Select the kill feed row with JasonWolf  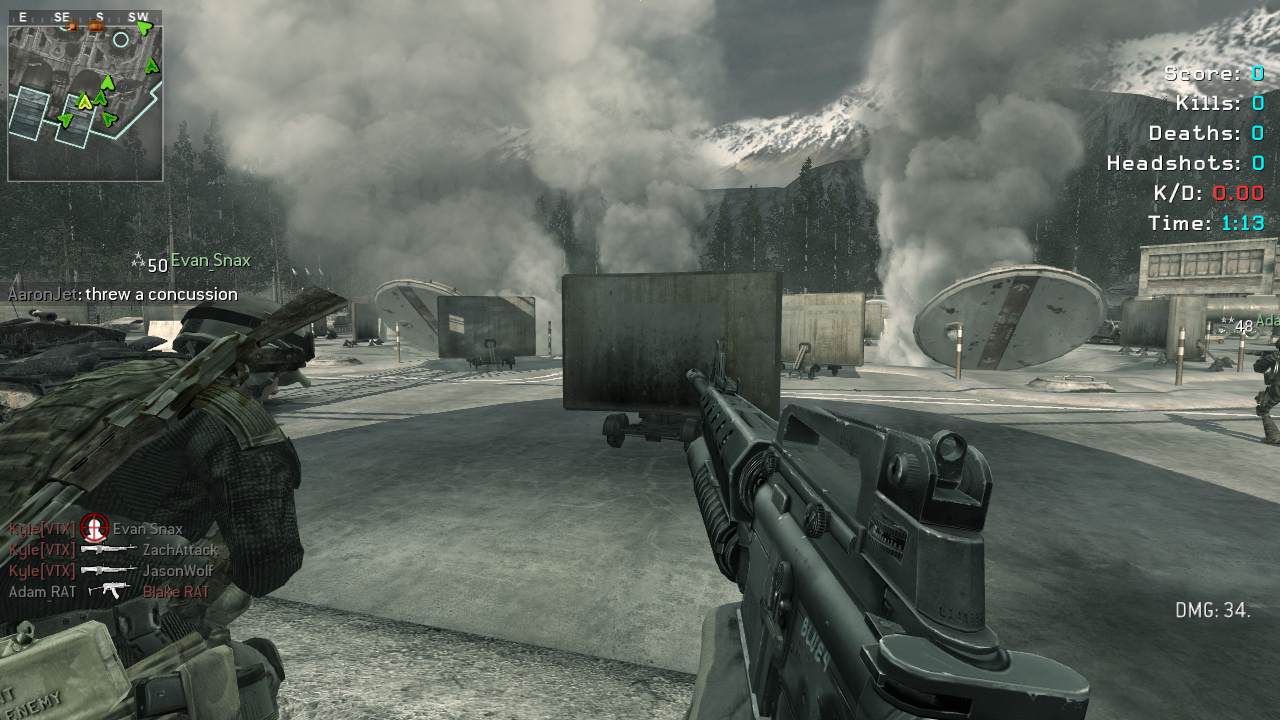click(x=111, y=570)
